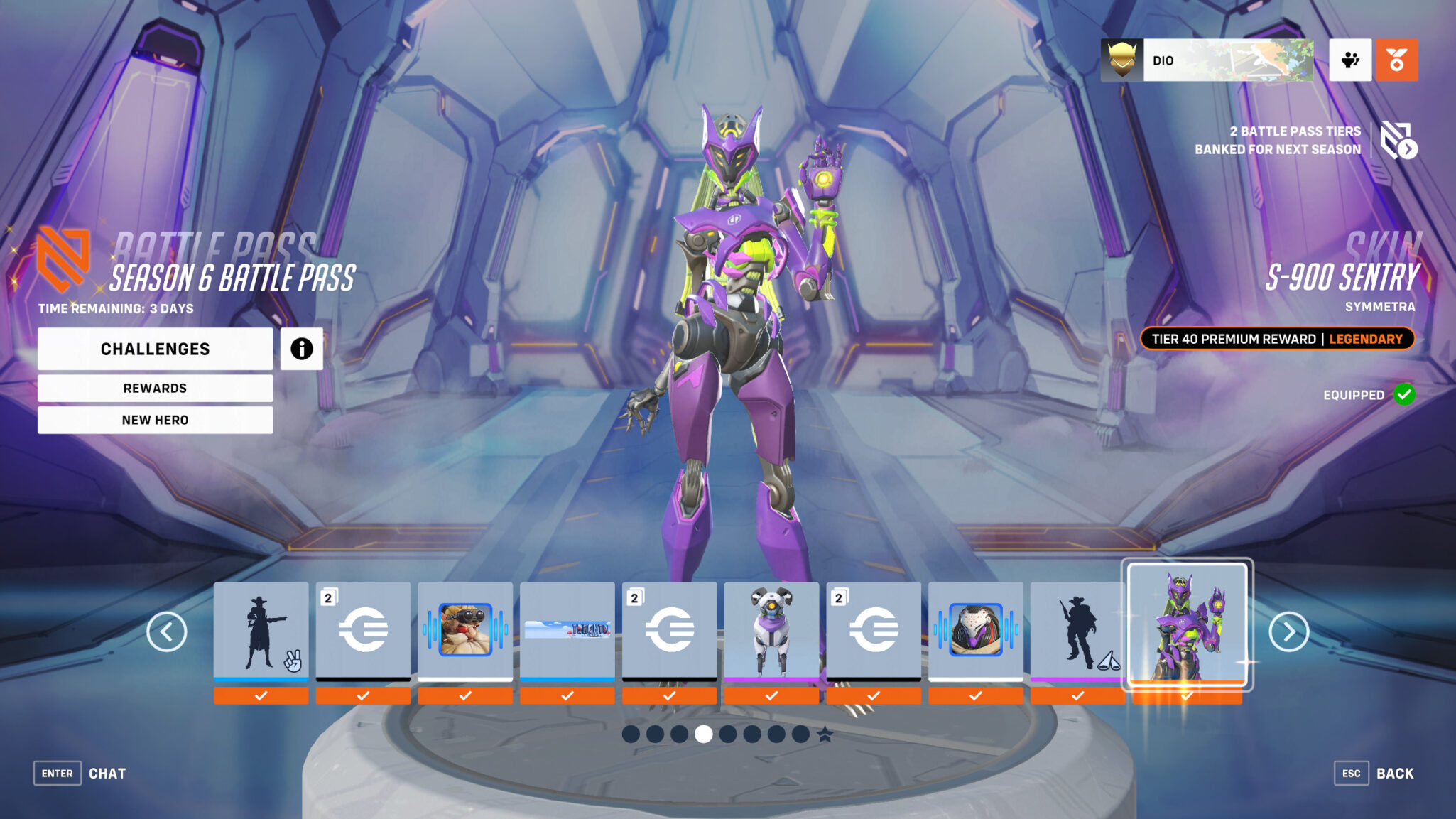Click the left chevron to view previous rewards
Viewport: 1456px width, 819px height.
click(168, 631)
